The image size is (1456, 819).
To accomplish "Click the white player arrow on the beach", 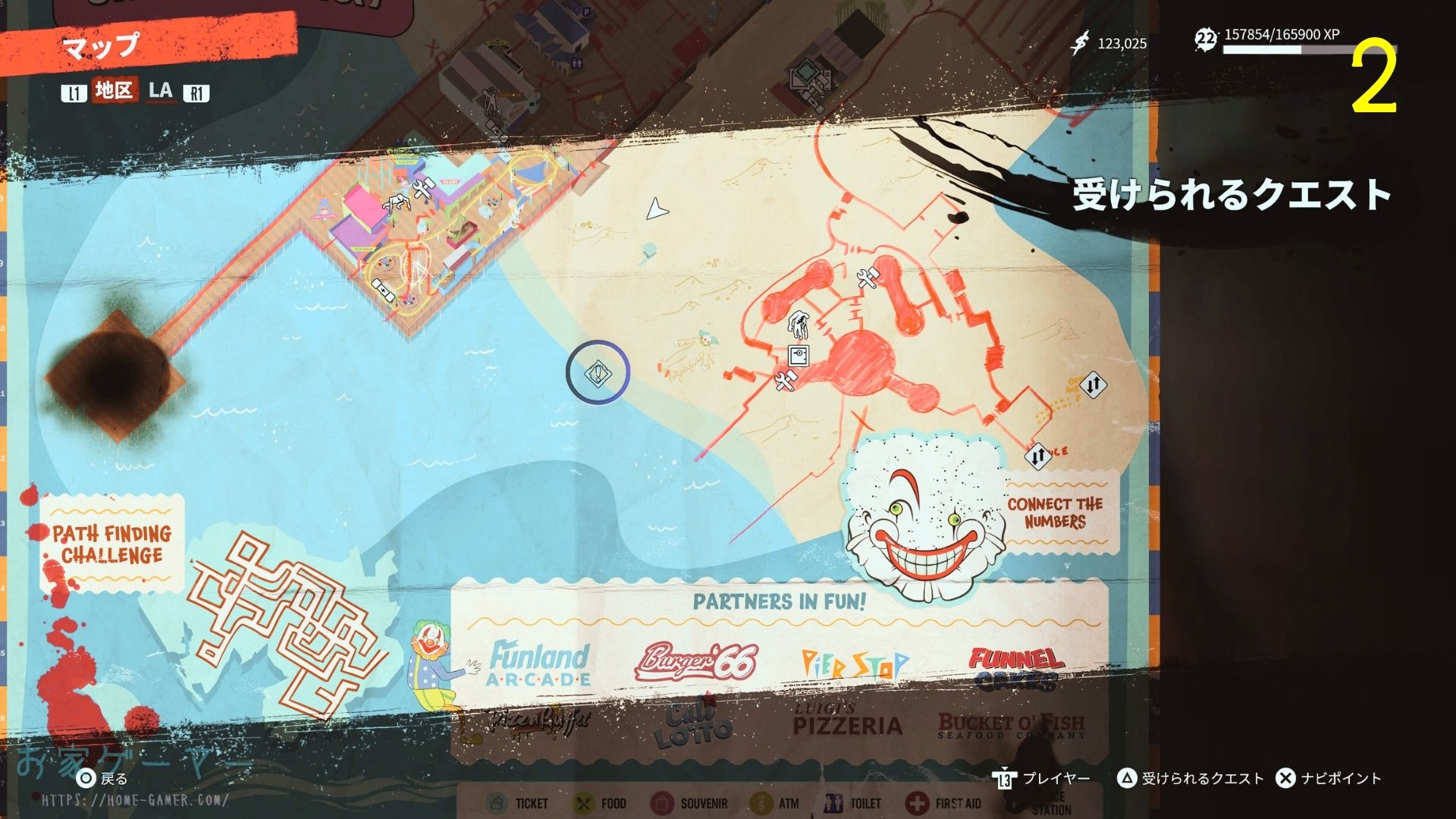I will [656, 209].
